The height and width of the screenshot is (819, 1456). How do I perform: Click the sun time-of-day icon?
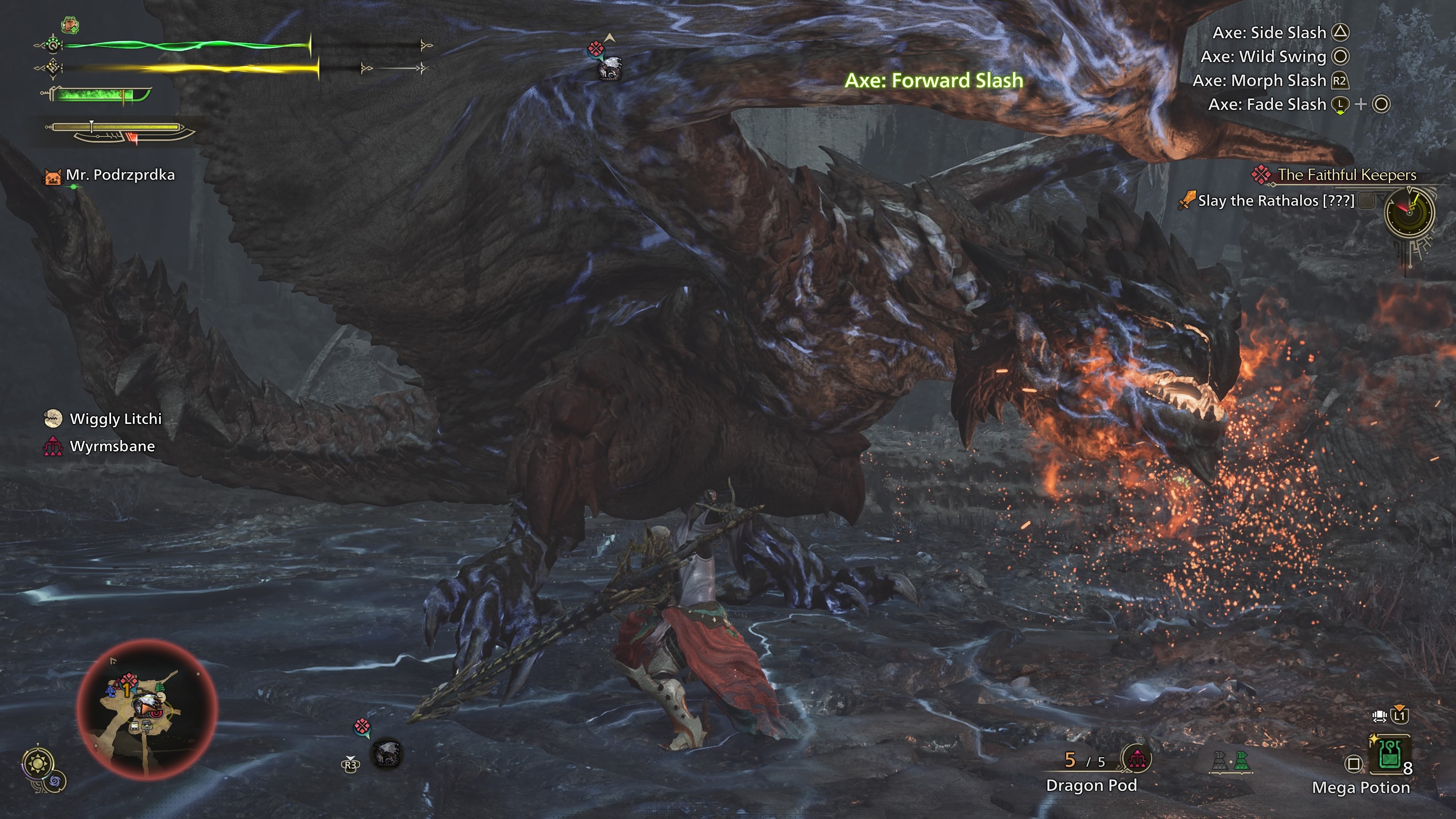tap(38, 764)
